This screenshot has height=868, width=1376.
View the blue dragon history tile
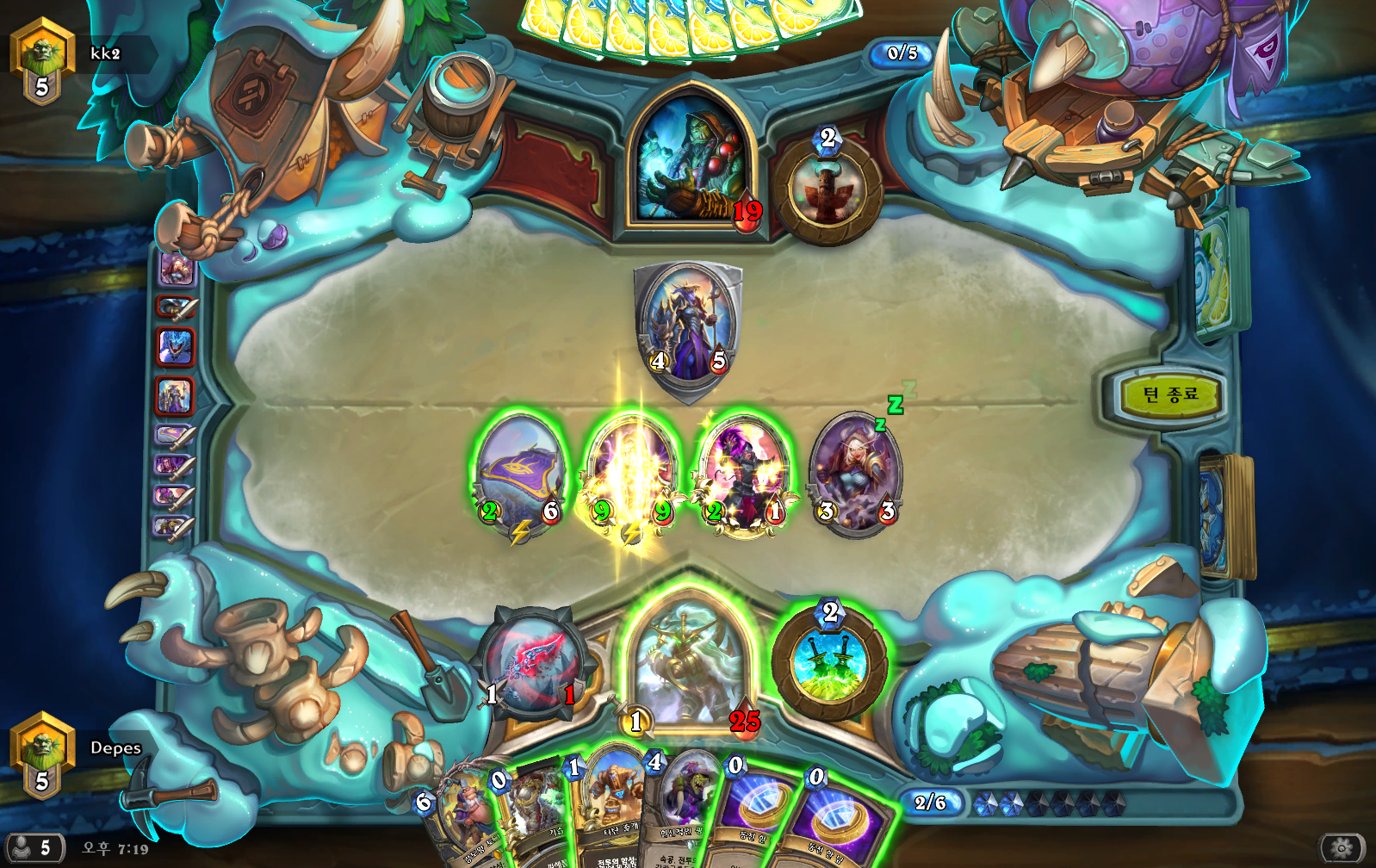(176, 346)
